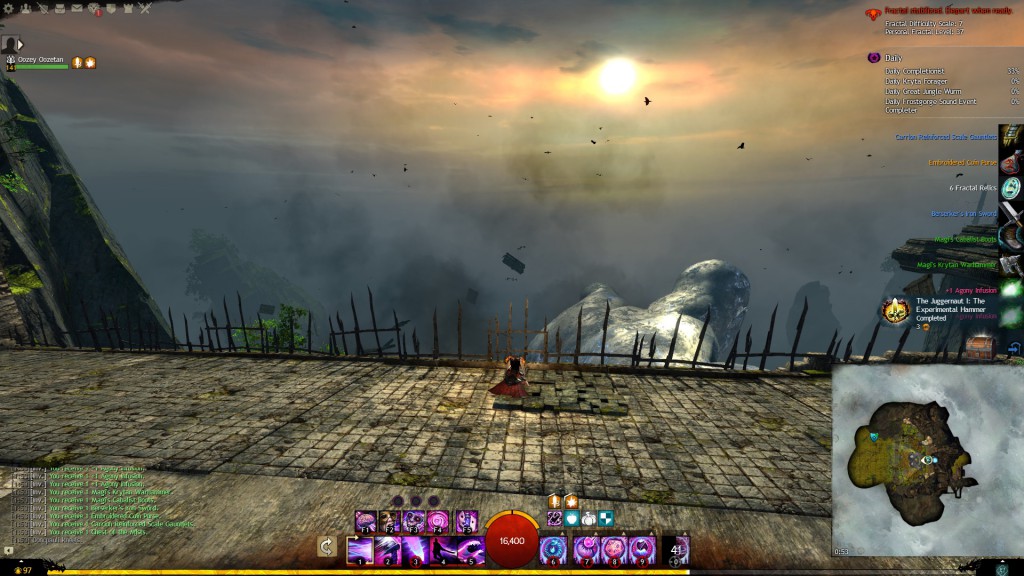Image resolution: width=1024 pixels, height=576 pixels.
Task: Trigger the F1 brain shatter skill
Action: tap(364, 521)
